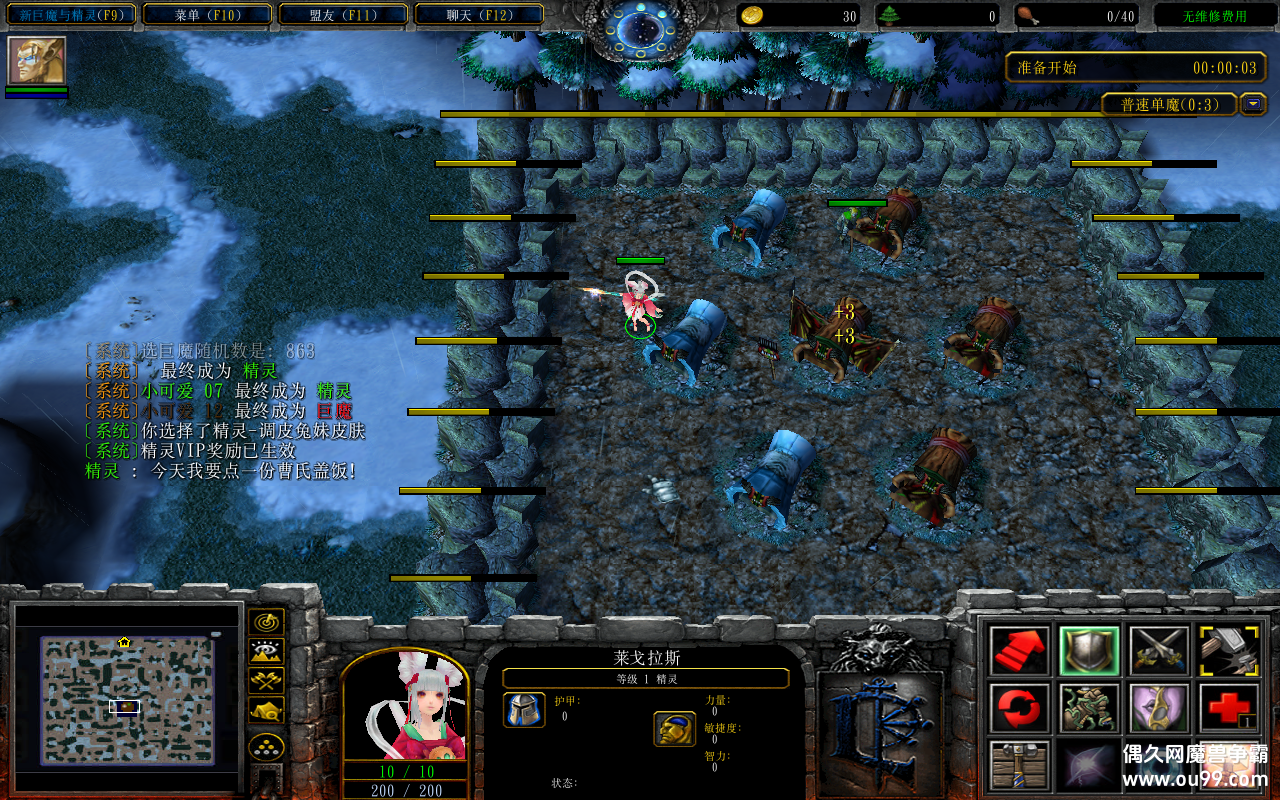Open the 盟友 (F11) allies panel
Image resolution: width=1280 pixels, height=800 pixels.
343,15
